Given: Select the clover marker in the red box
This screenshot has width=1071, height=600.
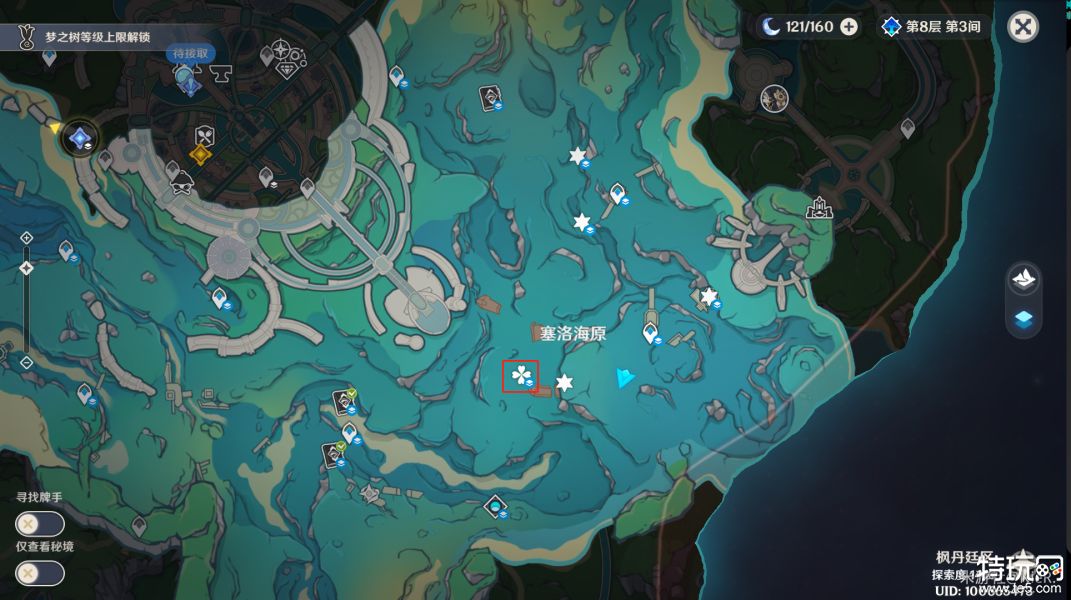Looking at the screenshot, I should pos(520,376).
